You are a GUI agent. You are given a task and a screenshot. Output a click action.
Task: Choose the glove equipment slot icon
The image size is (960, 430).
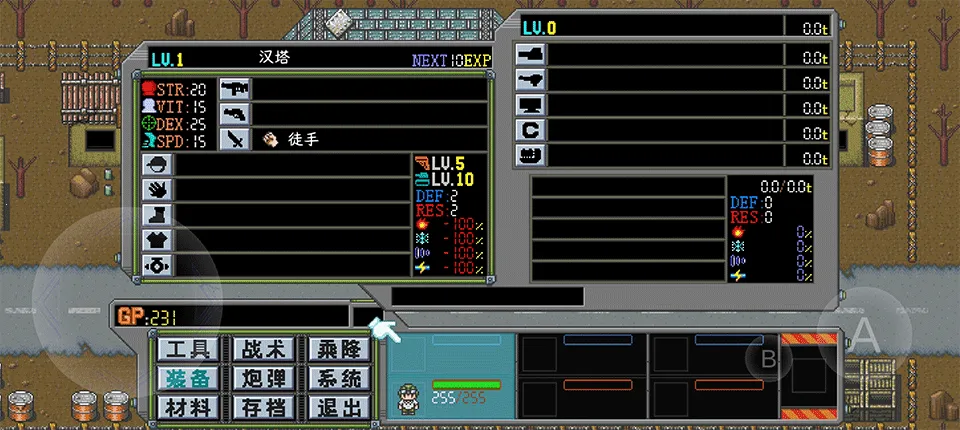(x=158, y=189)
